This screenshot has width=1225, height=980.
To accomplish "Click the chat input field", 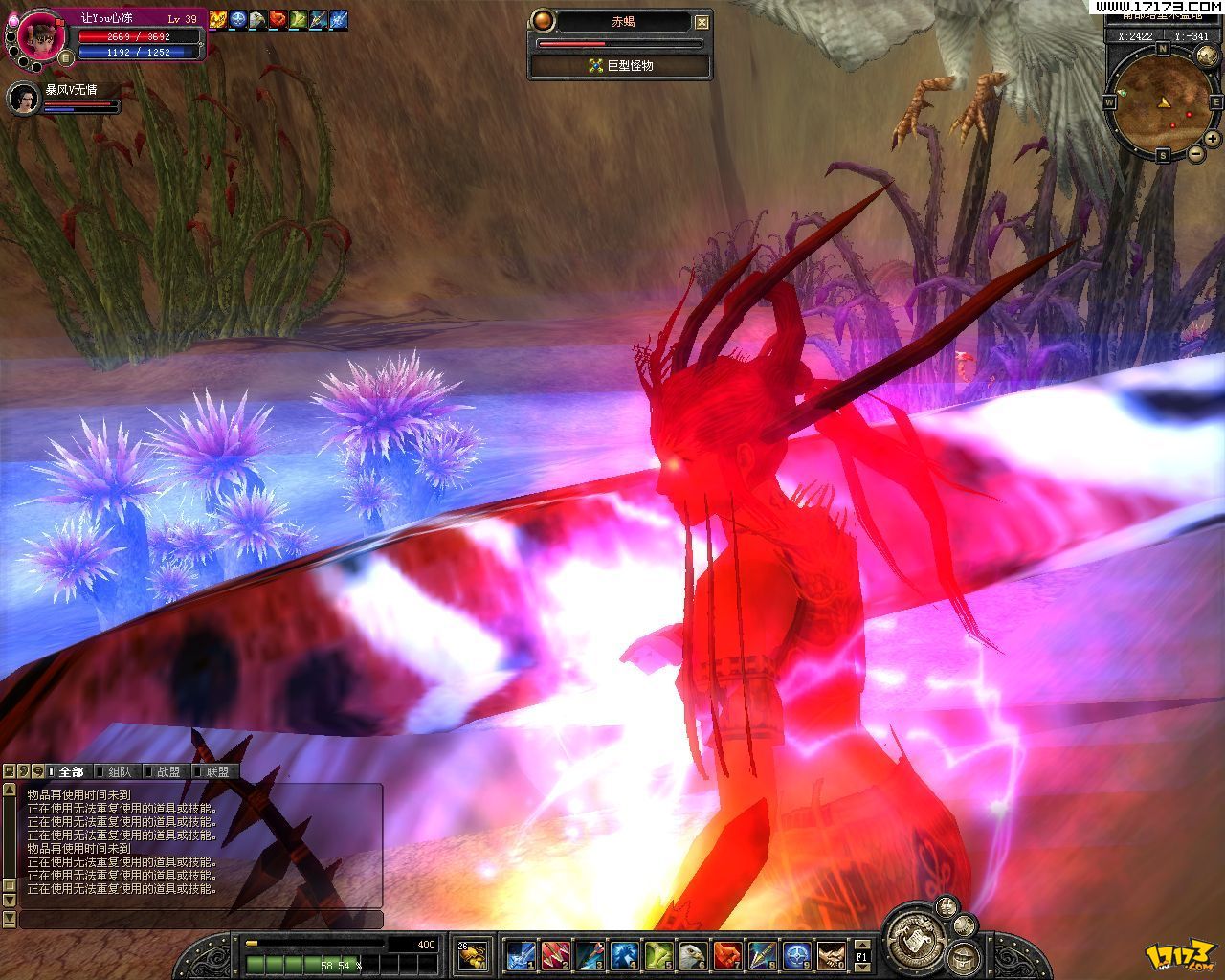I will [x=201, y=920].
